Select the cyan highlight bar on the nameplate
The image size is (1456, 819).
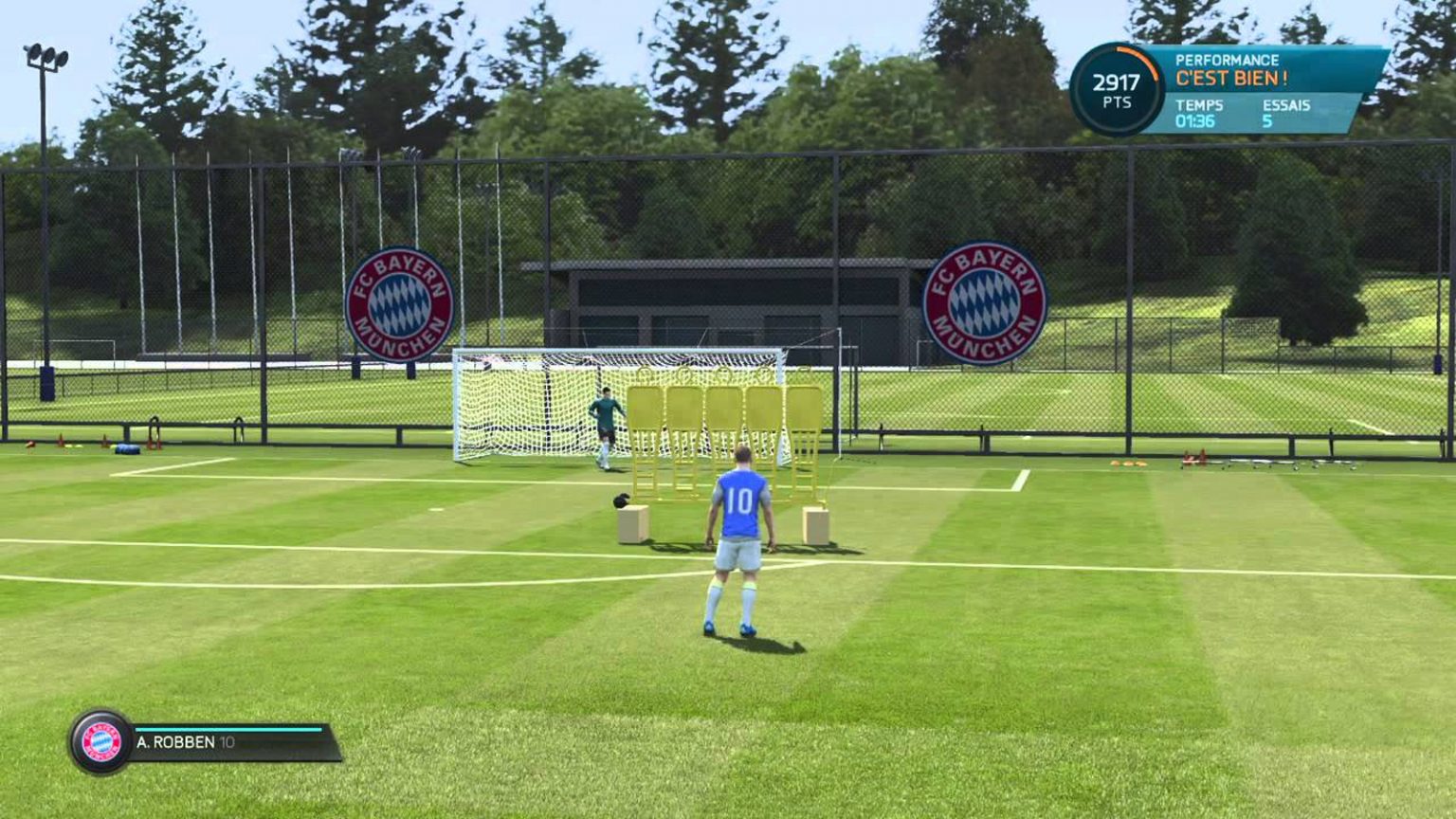227,729
